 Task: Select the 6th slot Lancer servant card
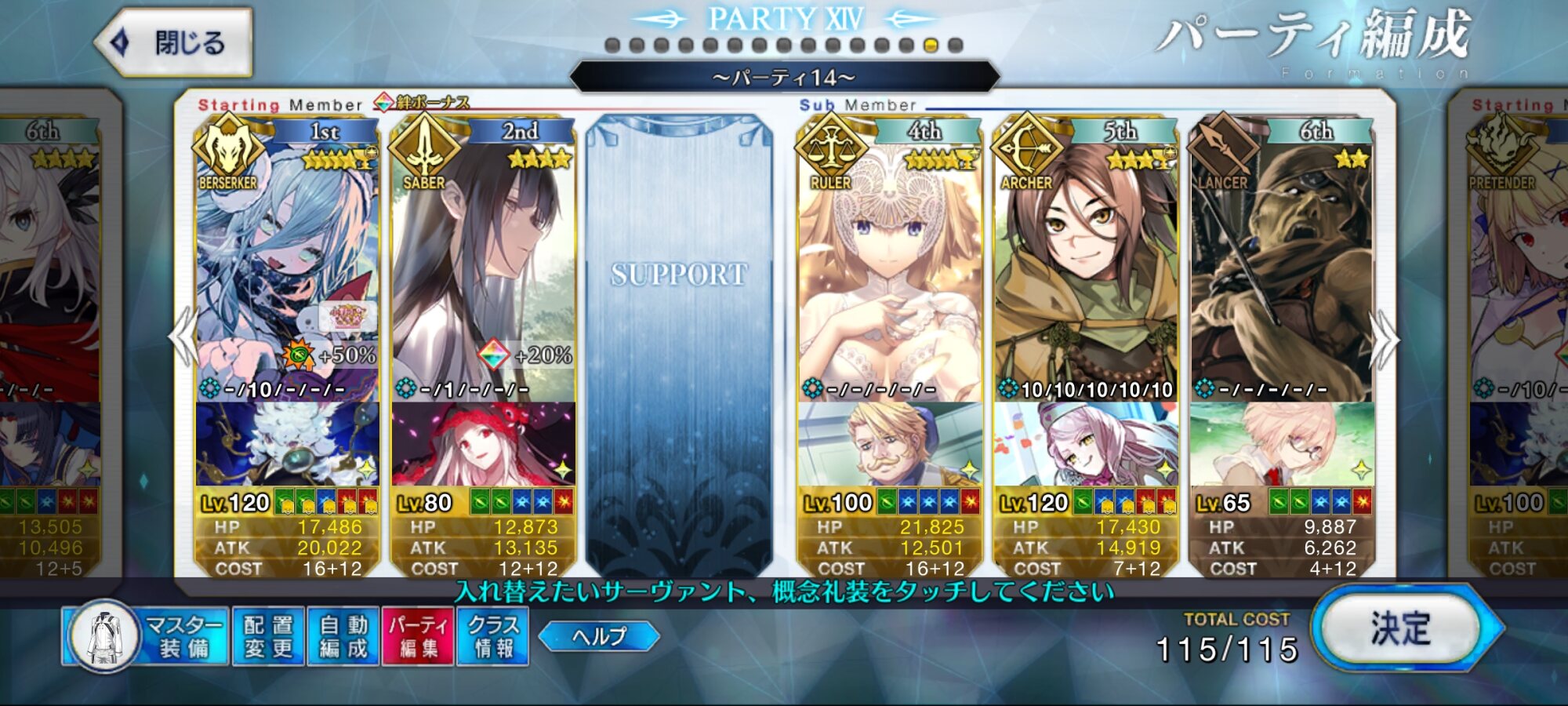(1281, 267)
